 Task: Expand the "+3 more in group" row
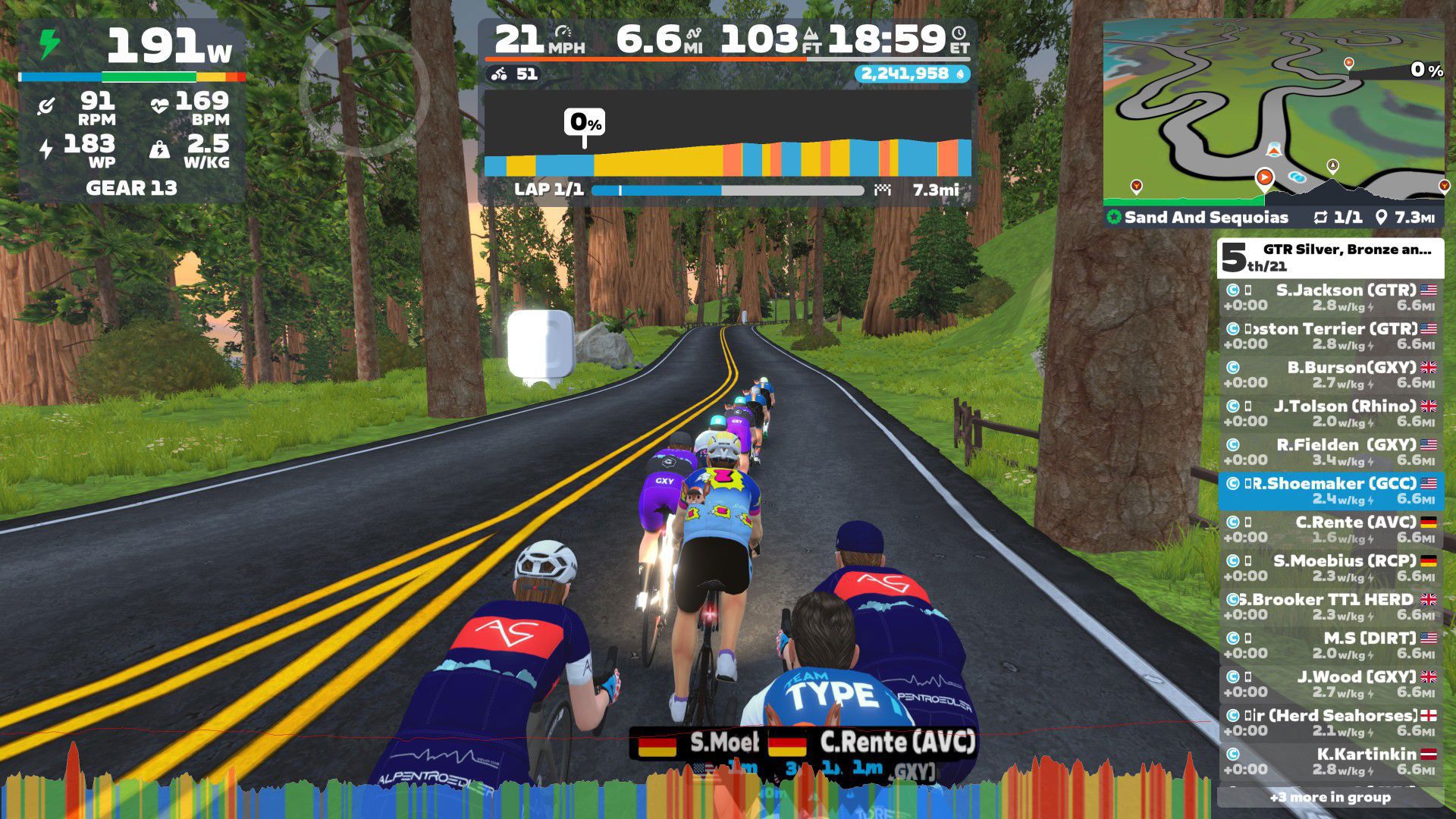1331,797
